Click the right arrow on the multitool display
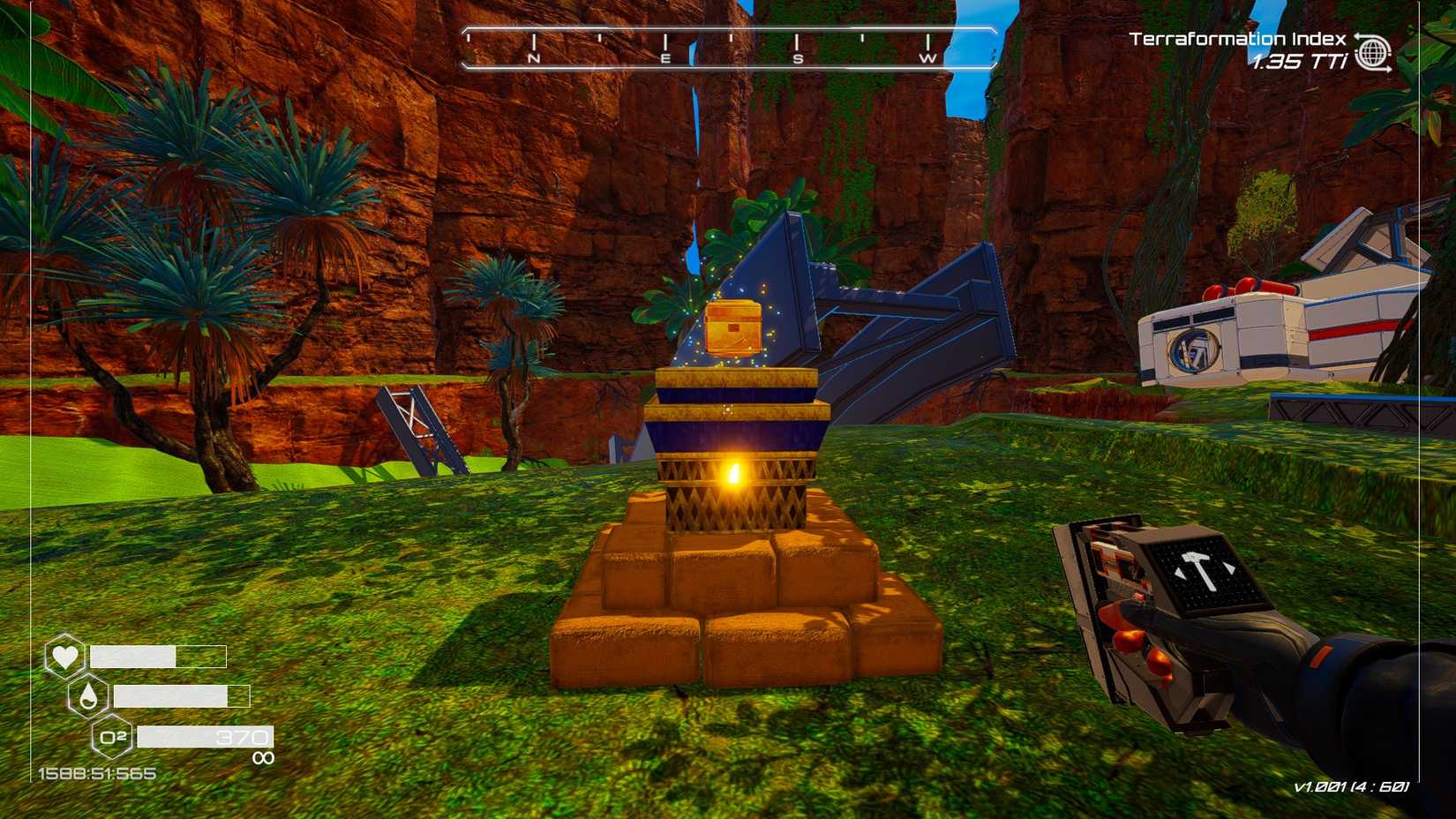This screenshot has height=819, width=1456. [1230, 567]
